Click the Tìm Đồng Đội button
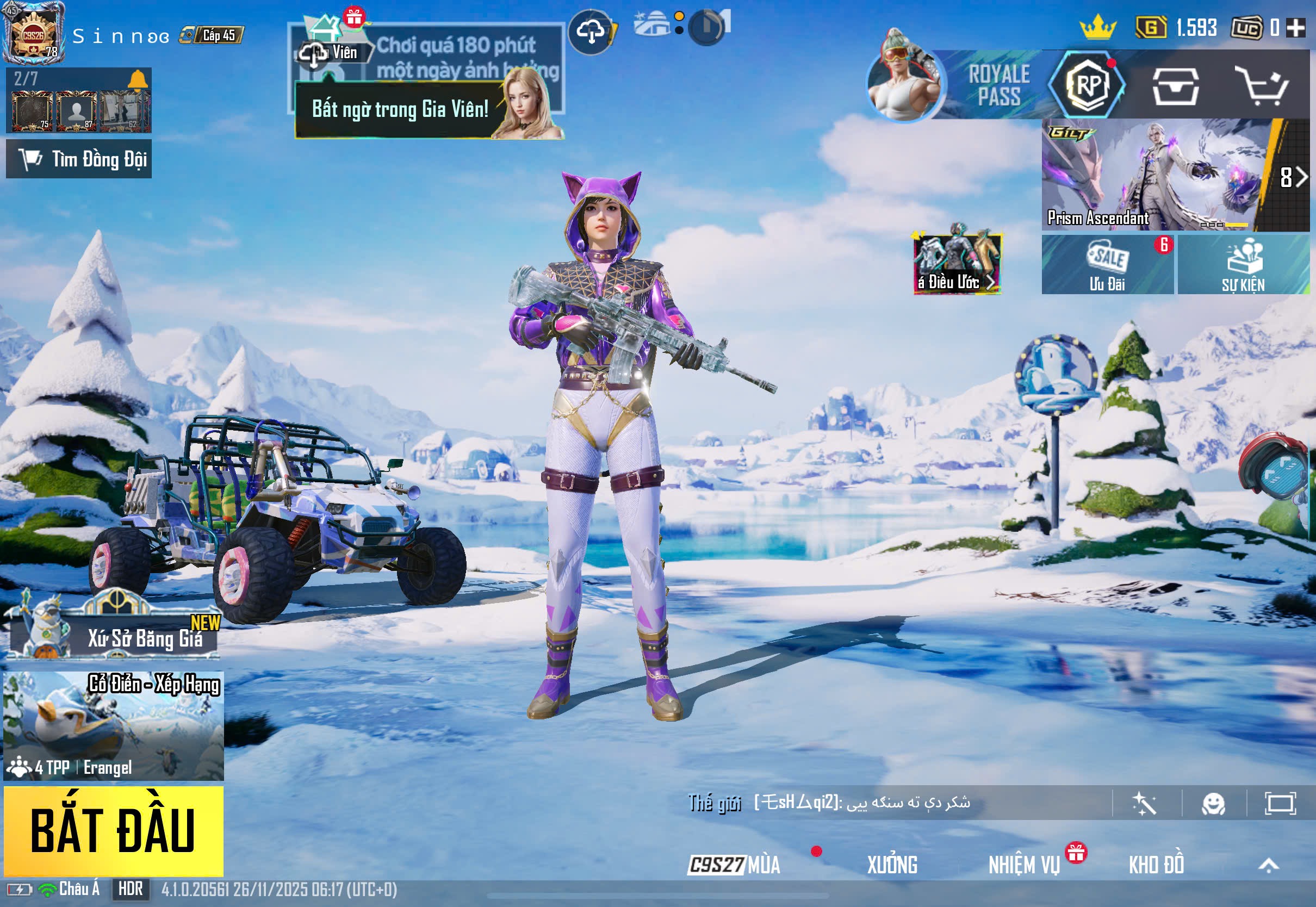The height and width of the screenshot is (907, 1316). pyautogui.click(x=79, y=159)
